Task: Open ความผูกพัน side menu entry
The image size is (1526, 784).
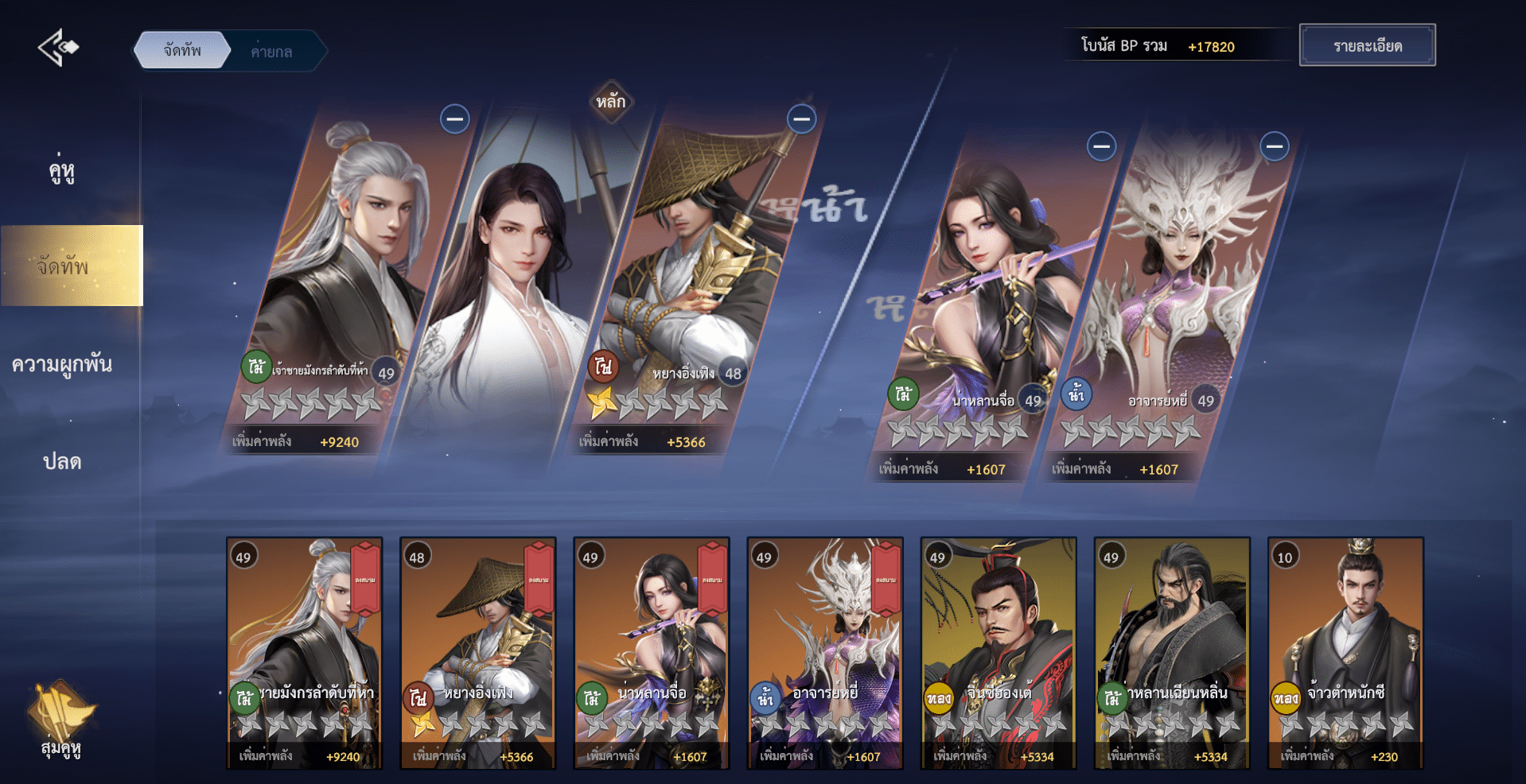Action: click(62, 364)
